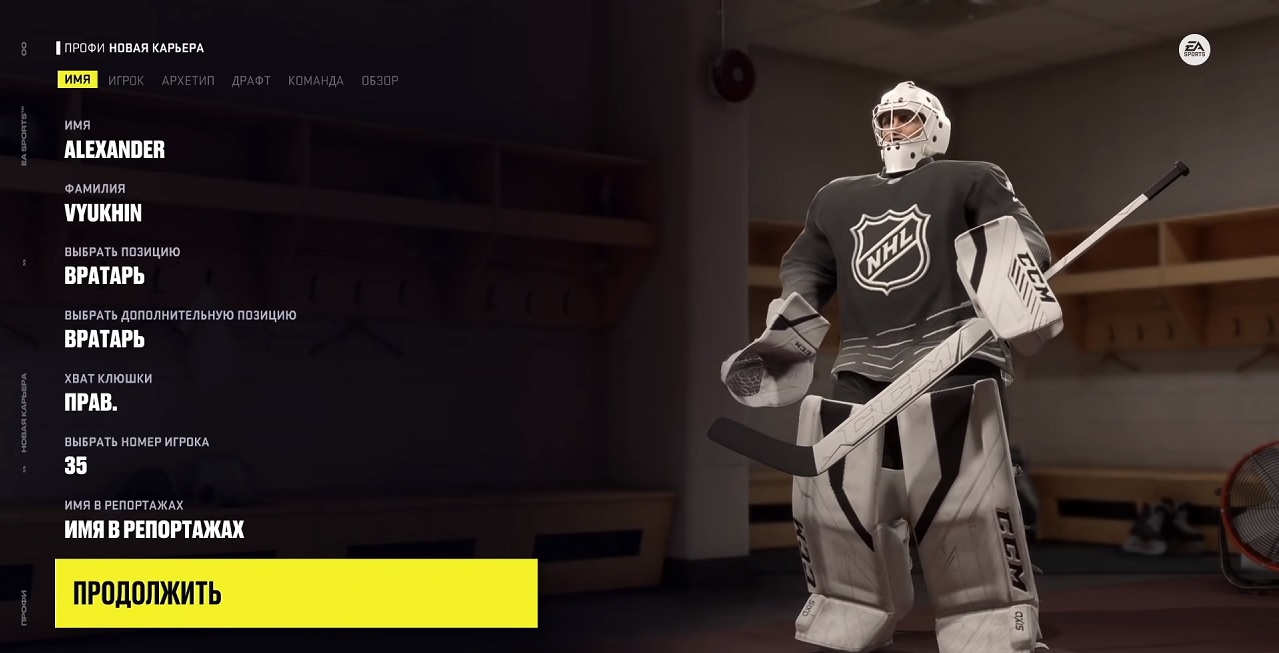
Task: Edit the first name ALEXANDER
Action: (114, 150)
